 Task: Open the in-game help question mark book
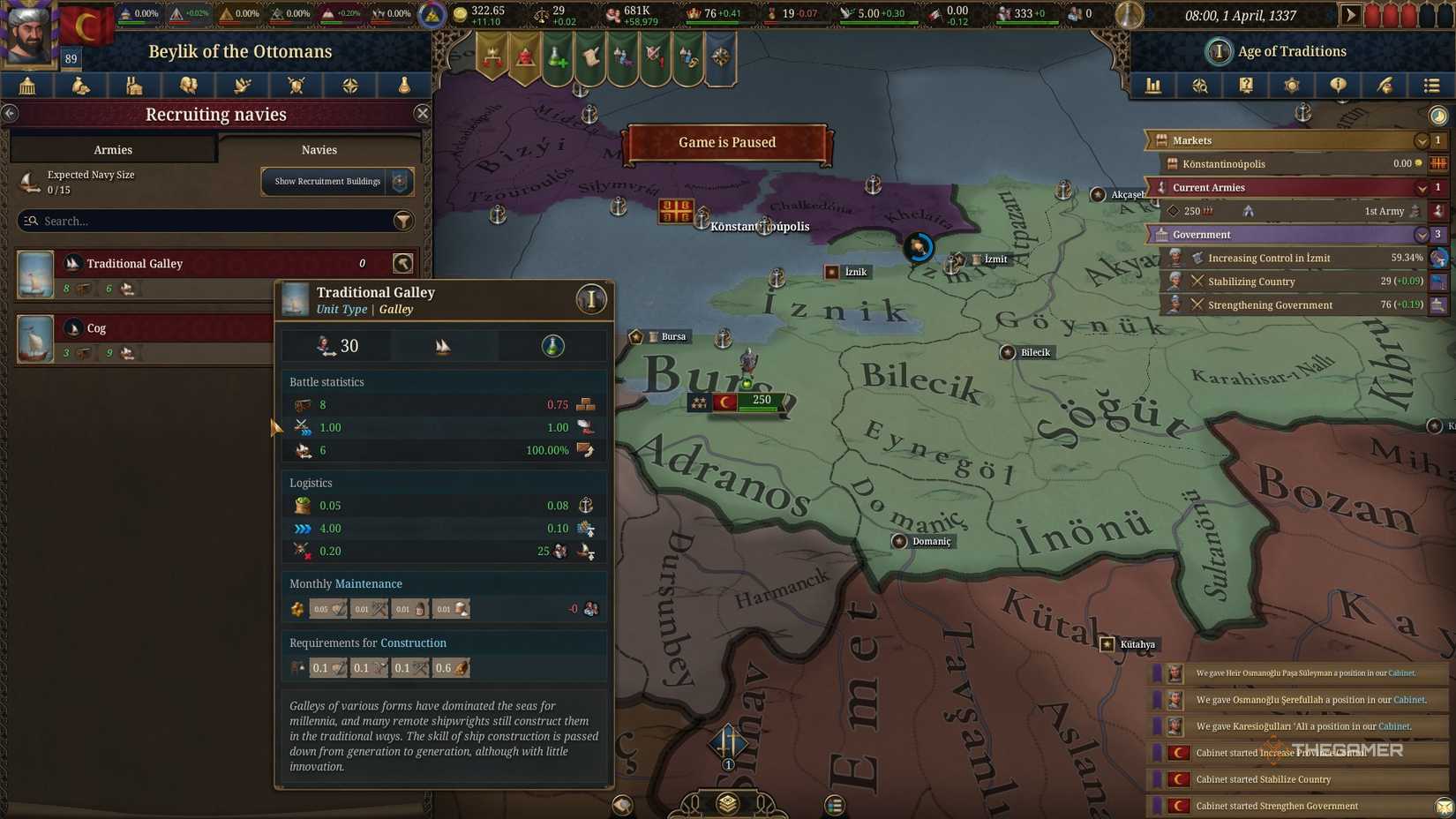click(x=1246, y=86)
